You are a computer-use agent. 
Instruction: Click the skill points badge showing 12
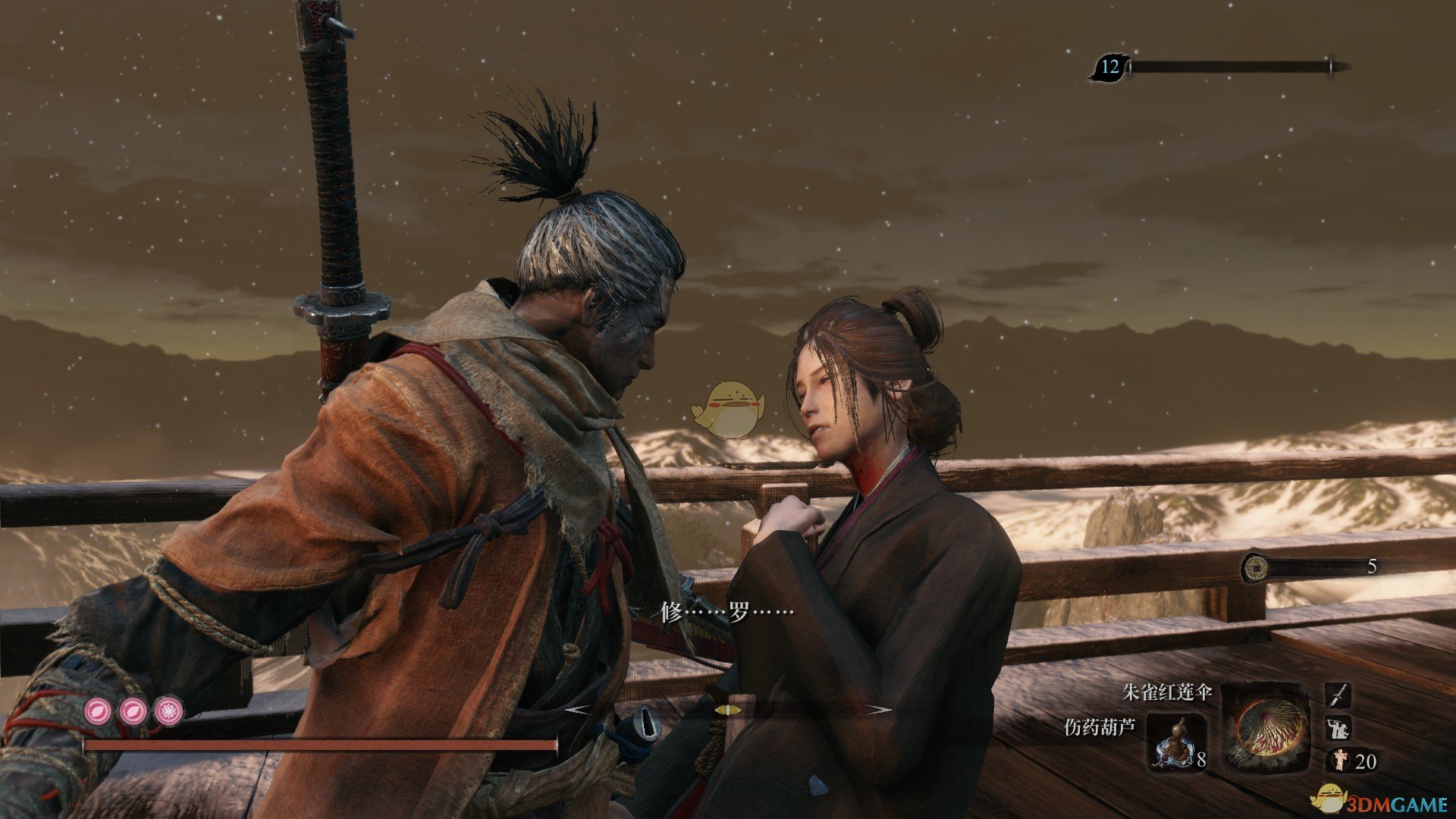(1109, 67)
